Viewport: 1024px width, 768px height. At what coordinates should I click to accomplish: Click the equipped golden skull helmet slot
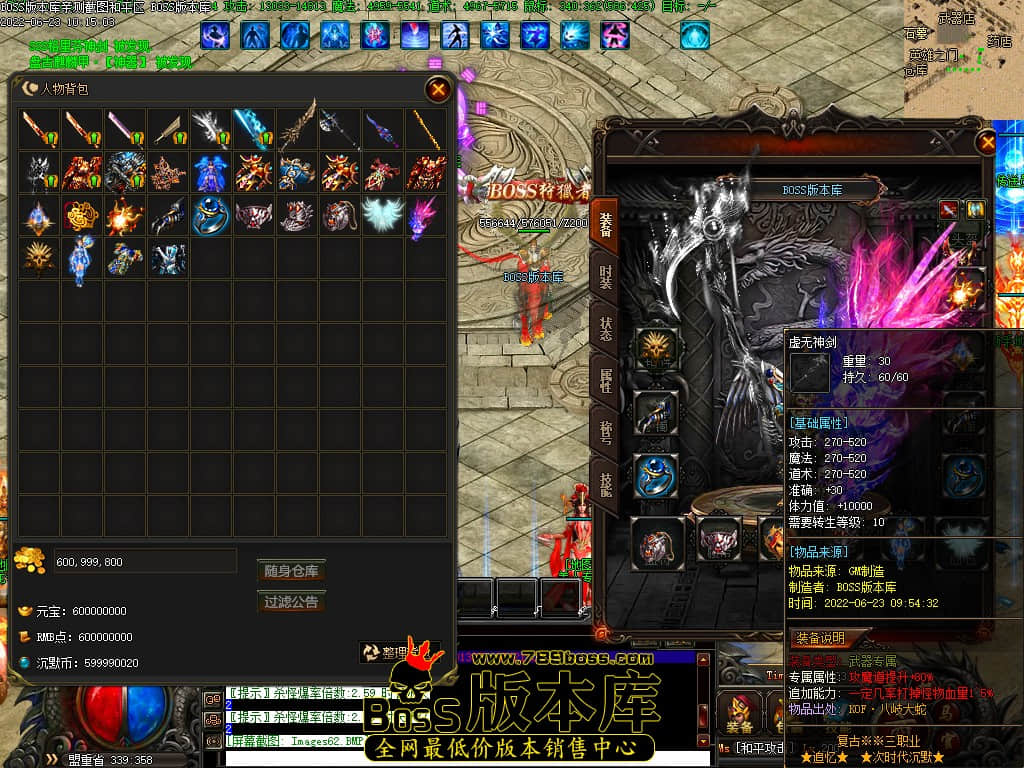click(x=656, y=350)
